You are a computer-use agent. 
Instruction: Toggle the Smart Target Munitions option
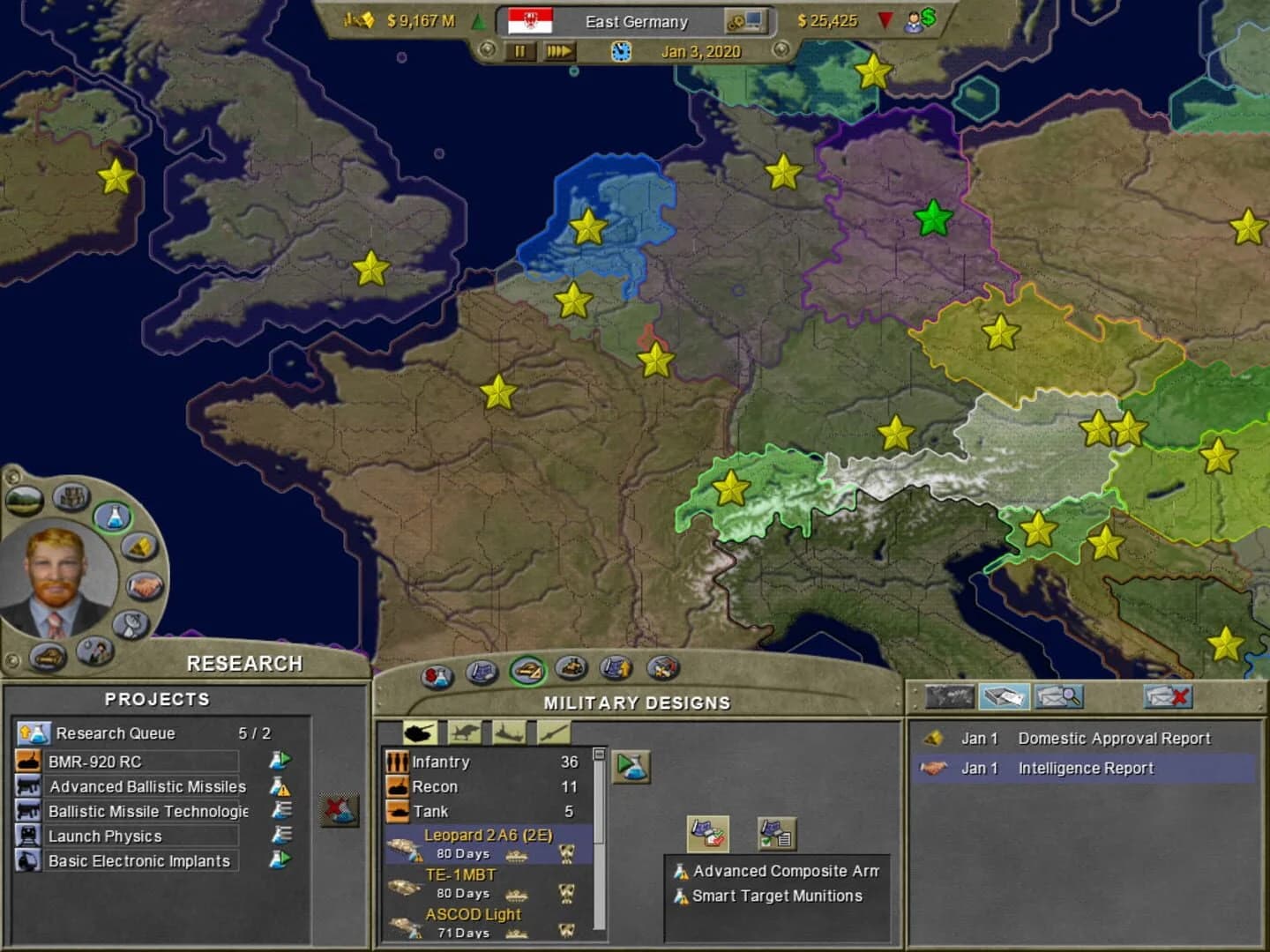(x=776, y=896)
